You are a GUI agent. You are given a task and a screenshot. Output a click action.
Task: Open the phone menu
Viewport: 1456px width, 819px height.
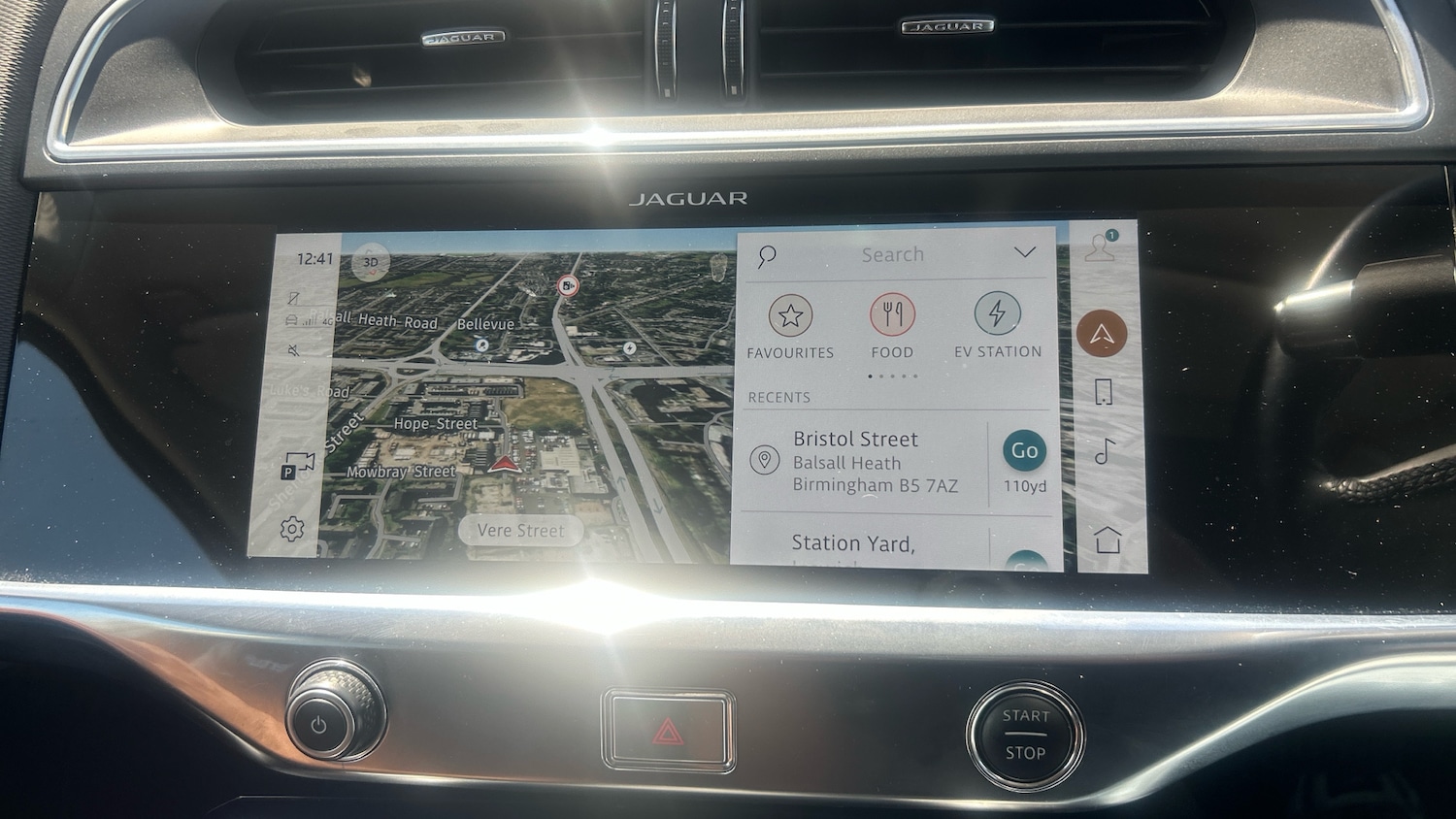coord(1103,392)
